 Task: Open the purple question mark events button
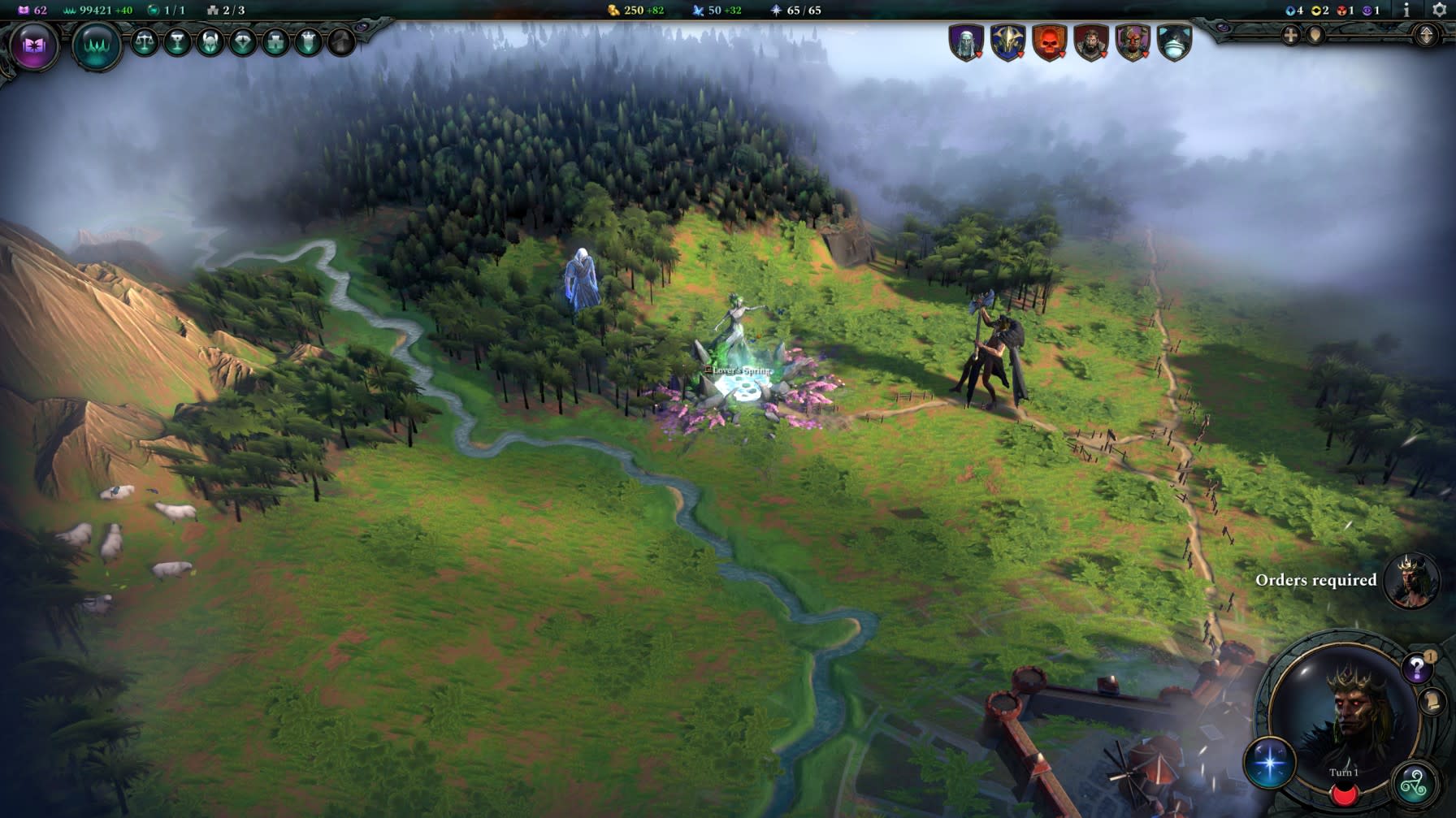1417,668
